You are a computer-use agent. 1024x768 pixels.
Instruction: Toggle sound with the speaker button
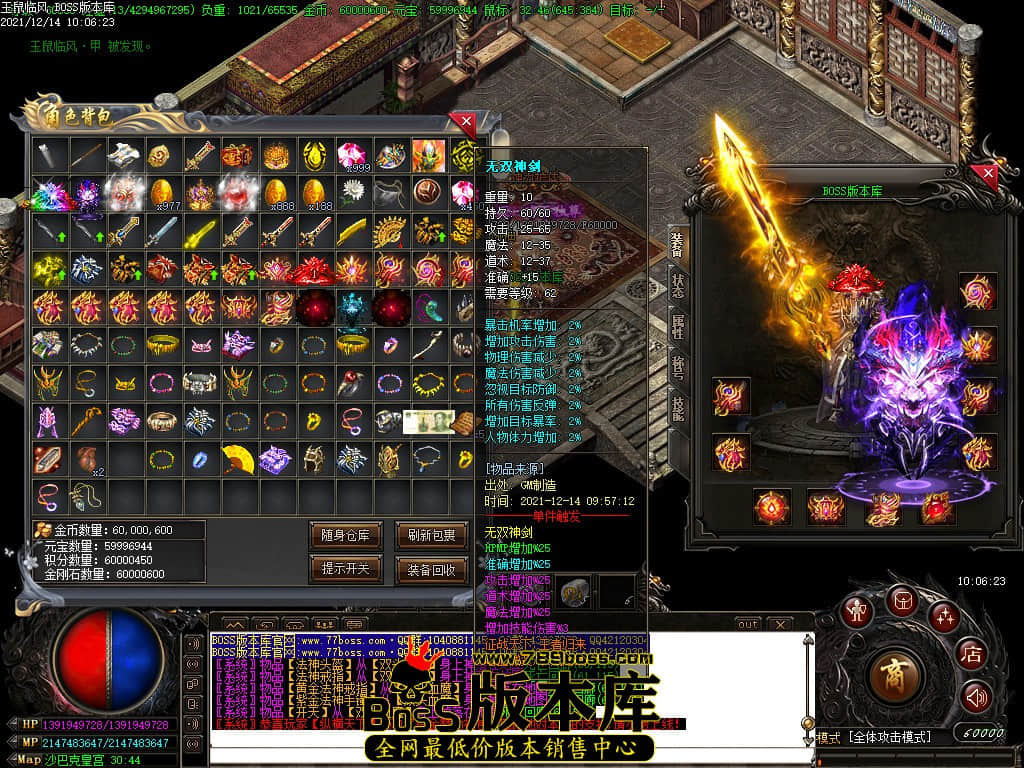pos(976,696)
